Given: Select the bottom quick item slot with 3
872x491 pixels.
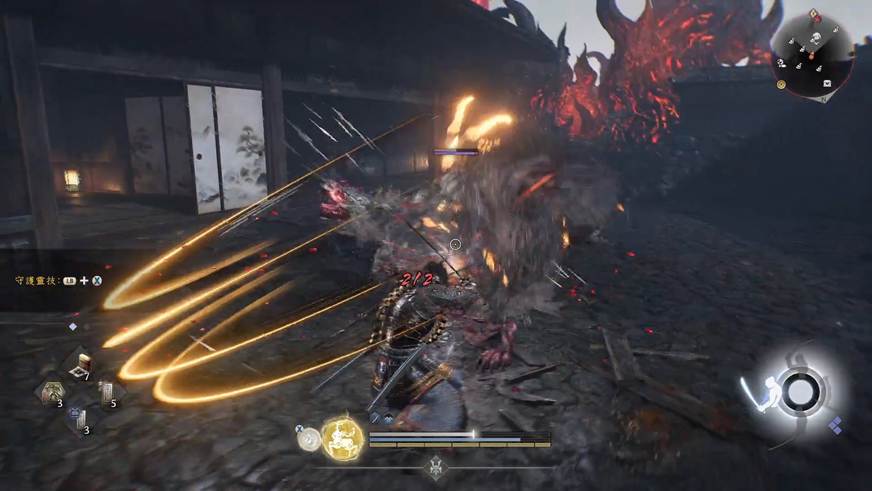Looking at the screenshot, I should 80,420.
